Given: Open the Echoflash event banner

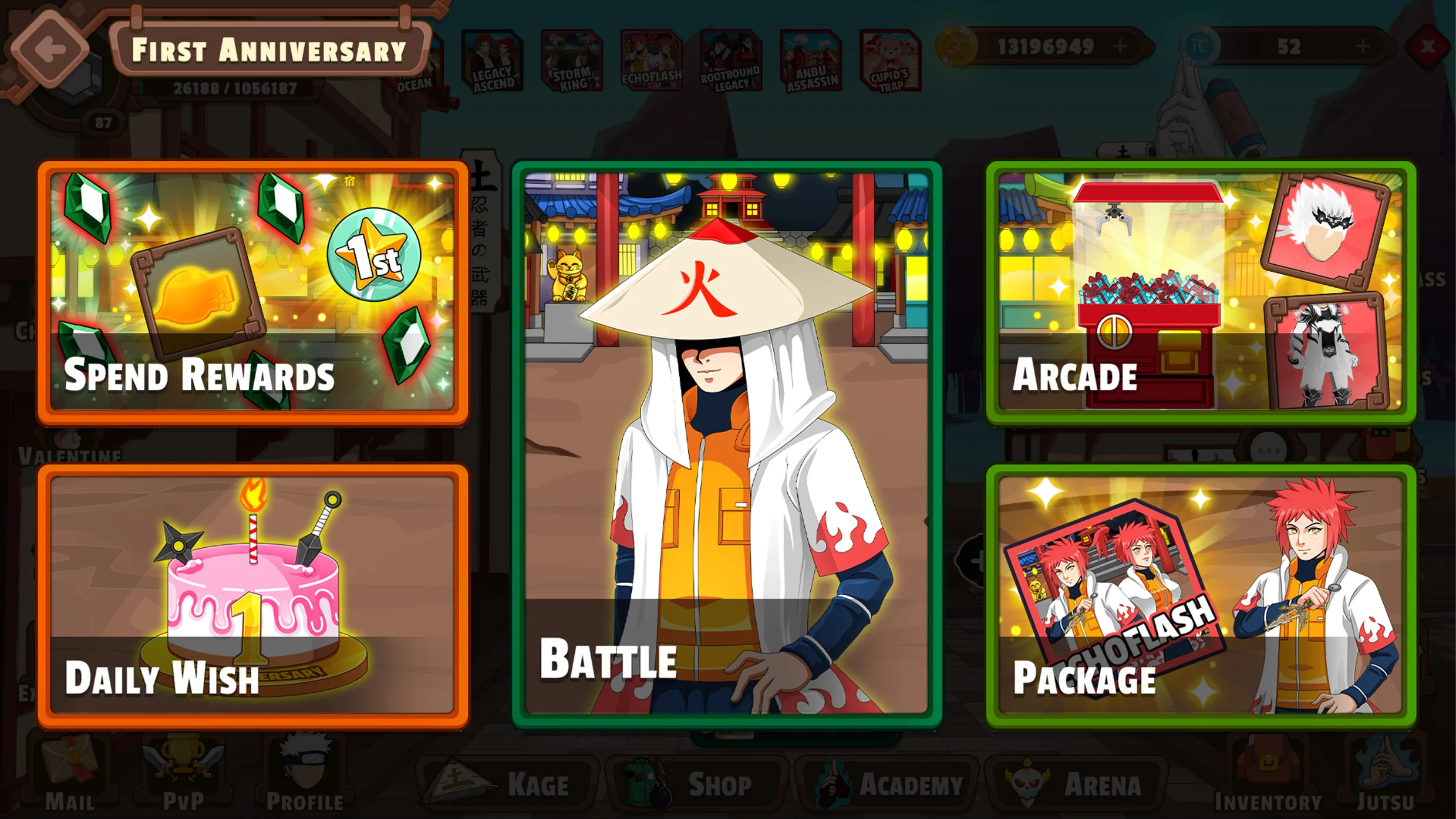Looking at the screenshot, I should point(651,62).
